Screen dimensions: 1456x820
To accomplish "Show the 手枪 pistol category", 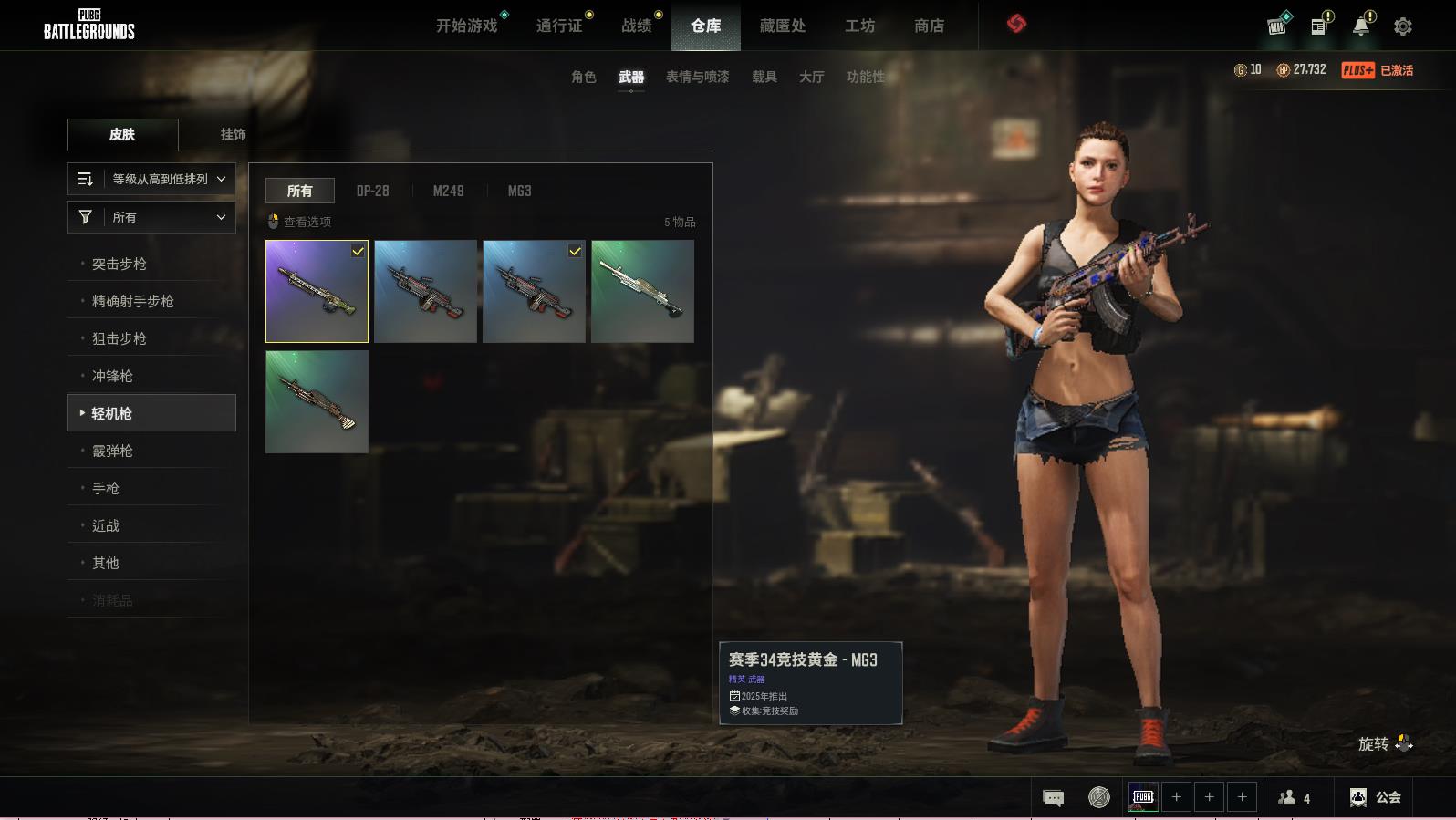I will click(x=106, y=488).
